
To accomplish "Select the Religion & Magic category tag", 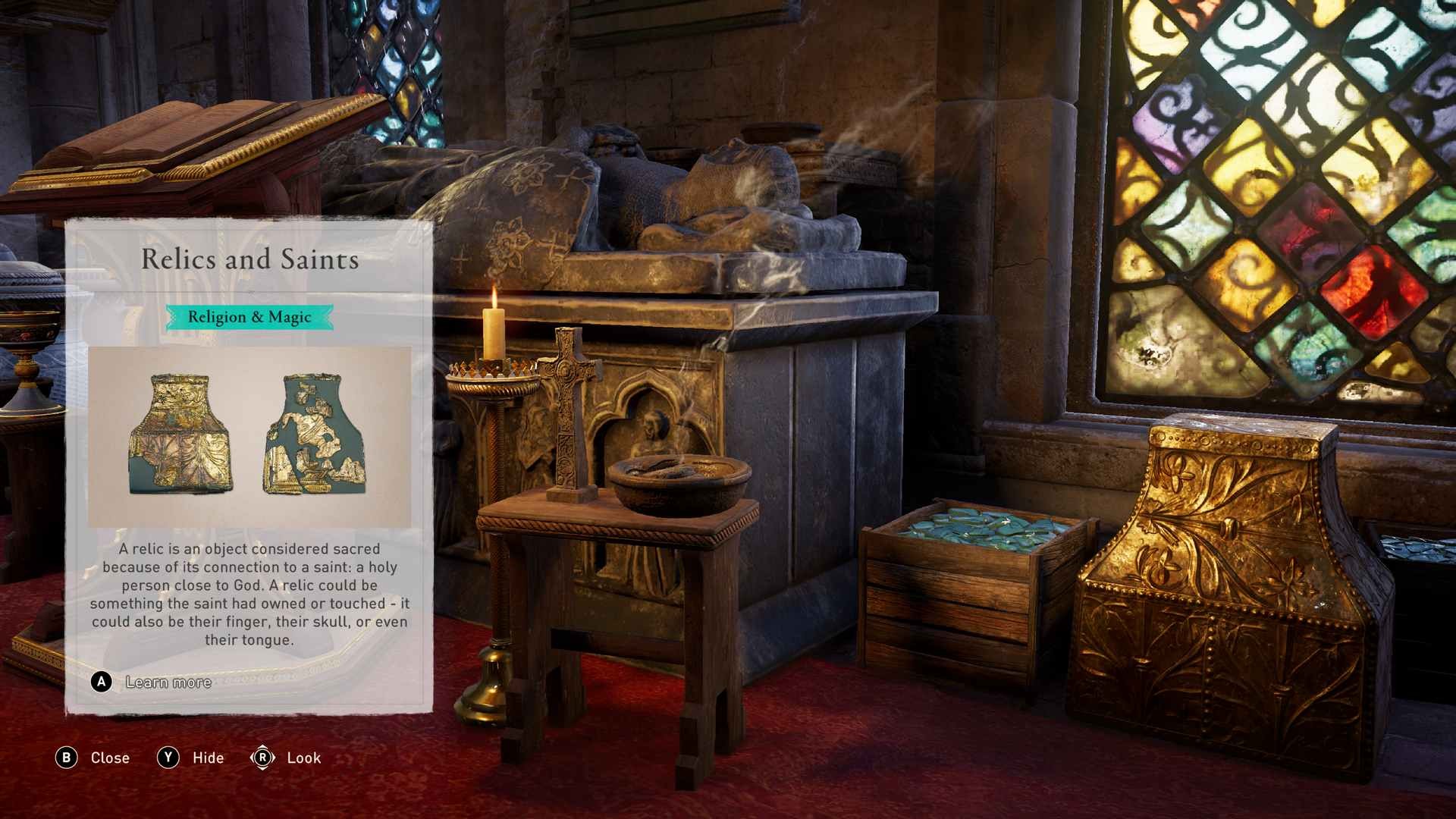I will click(x=249, y=317).
